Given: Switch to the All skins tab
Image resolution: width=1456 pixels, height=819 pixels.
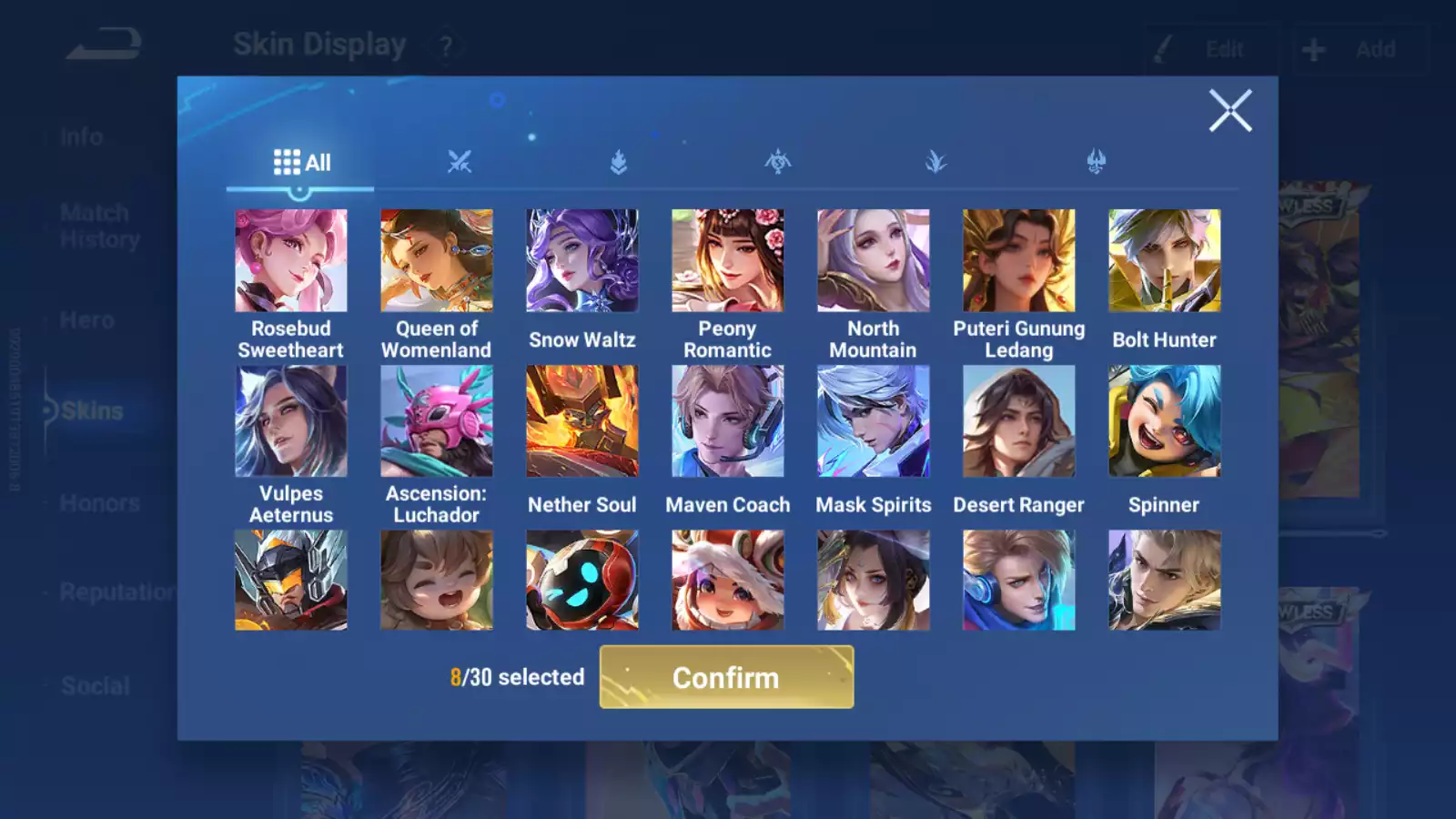Looking at the screenshot, I should coord(301,163).
